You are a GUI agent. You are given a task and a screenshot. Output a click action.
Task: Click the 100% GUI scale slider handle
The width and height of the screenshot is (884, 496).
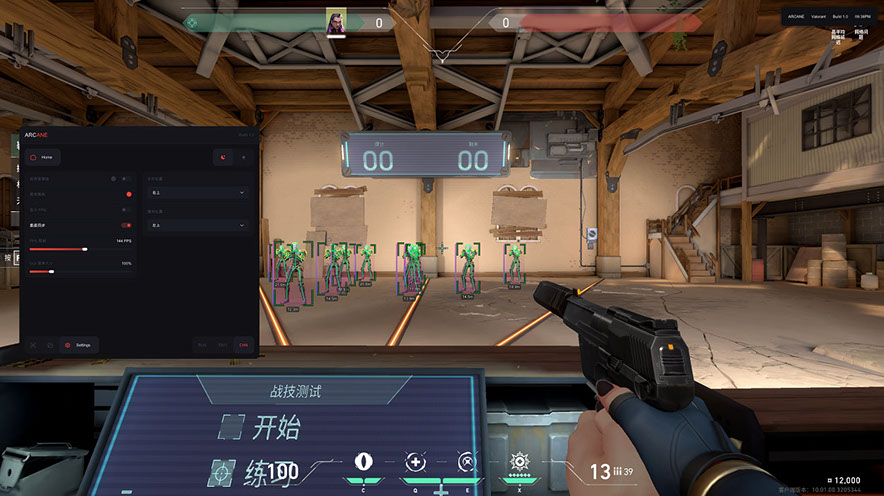tap(52, 271)
